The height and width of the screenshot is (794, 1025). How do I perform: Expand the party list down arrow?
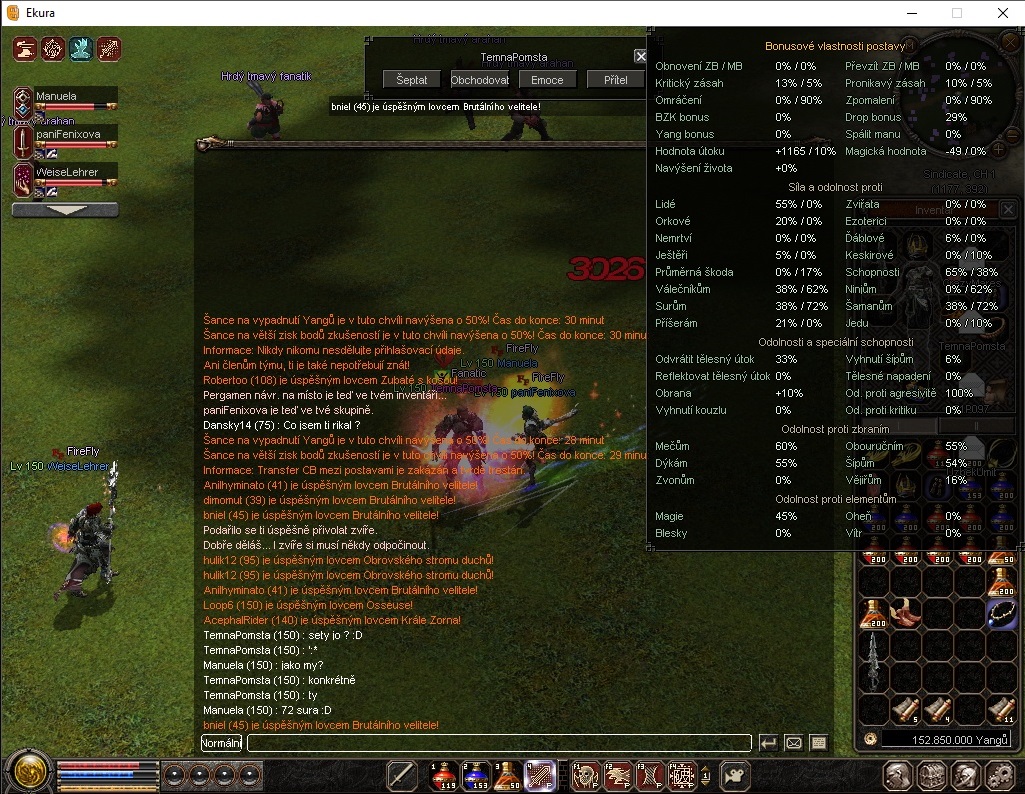point(65,210)
